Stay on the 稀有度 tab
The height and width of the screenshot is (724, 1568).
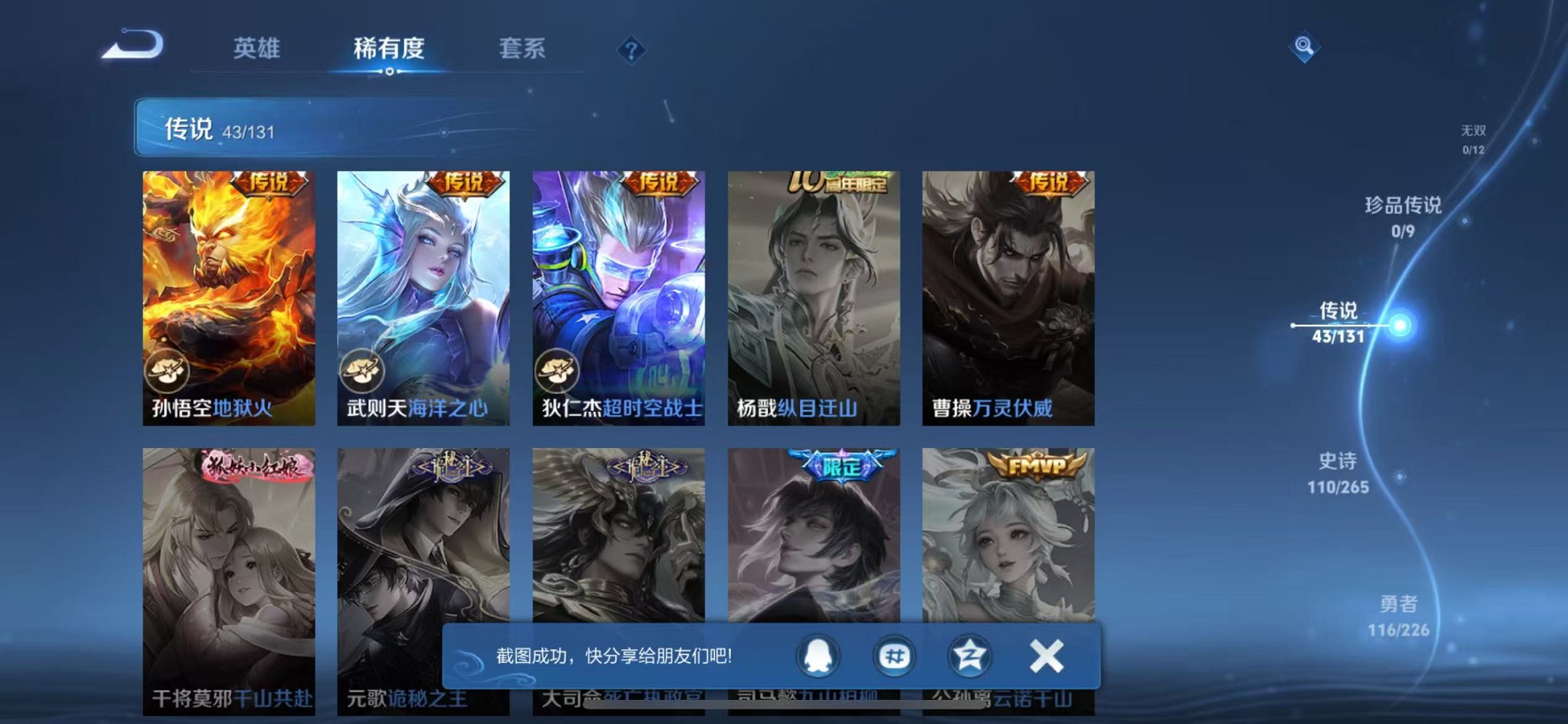click(389, 48)
